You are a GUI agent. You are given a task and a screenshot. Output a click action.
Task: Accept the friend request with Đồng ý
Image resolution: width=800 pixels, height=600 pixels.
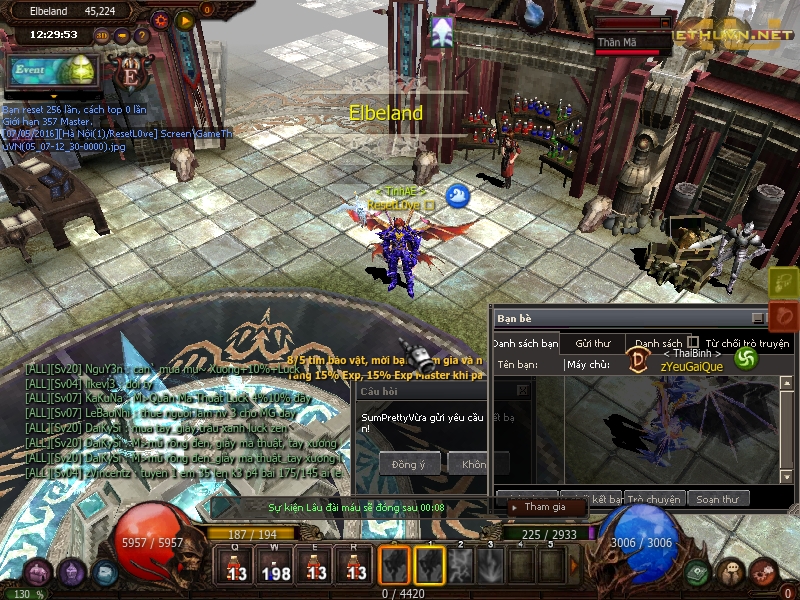pos(409,464)
